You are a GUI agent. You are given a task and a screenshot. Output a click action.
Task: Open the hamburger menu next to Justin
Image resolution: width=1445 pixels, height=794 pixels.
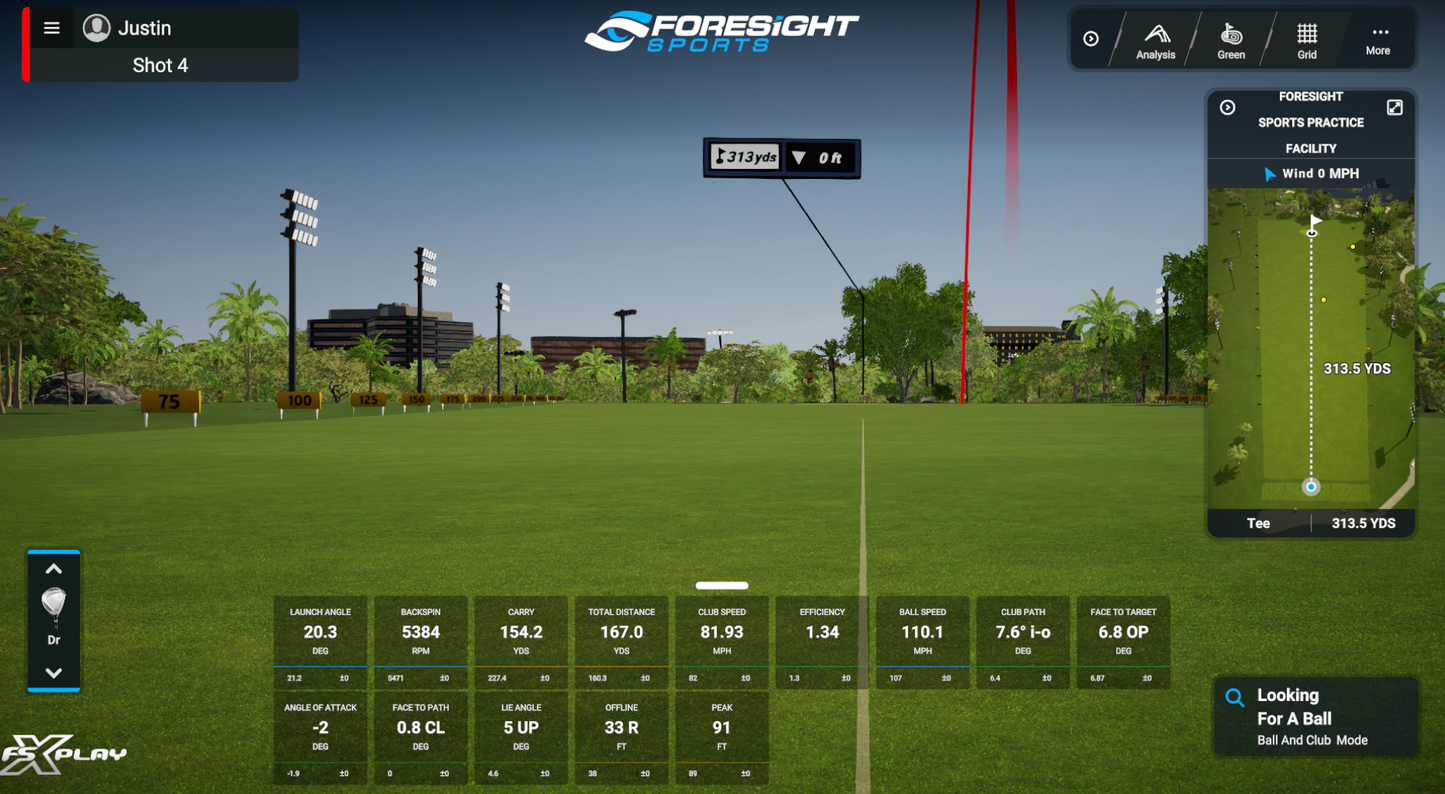click(52, 27)
